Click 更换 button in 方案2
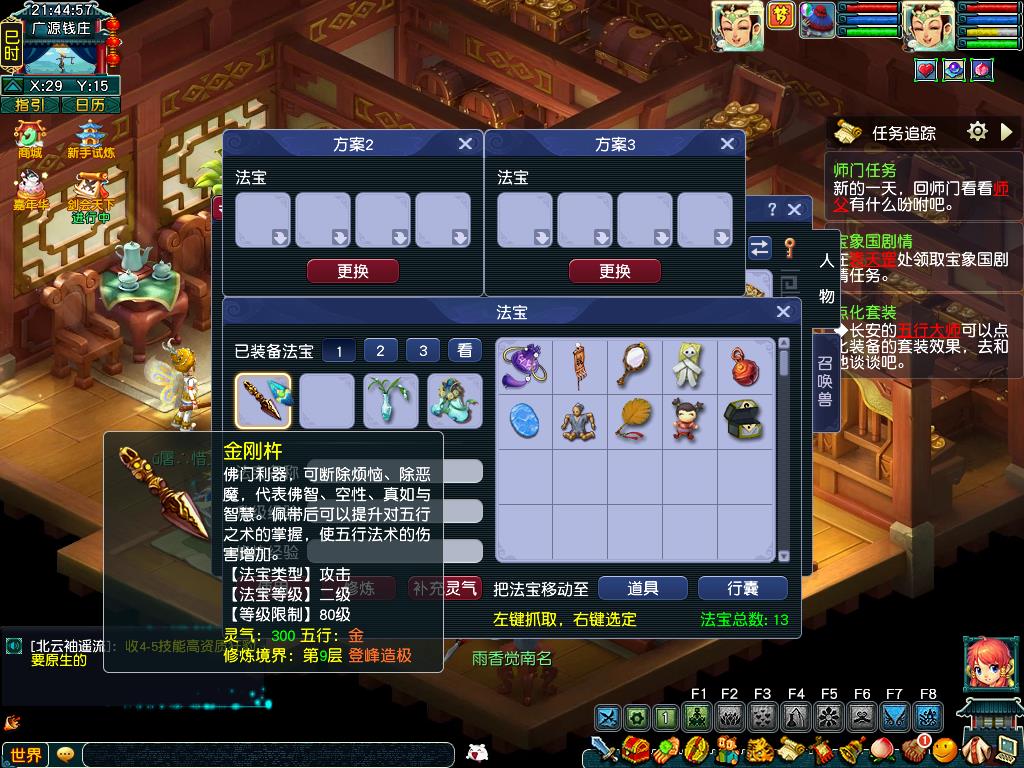The height and width of the screenshot is (768, 1024). 353,271
